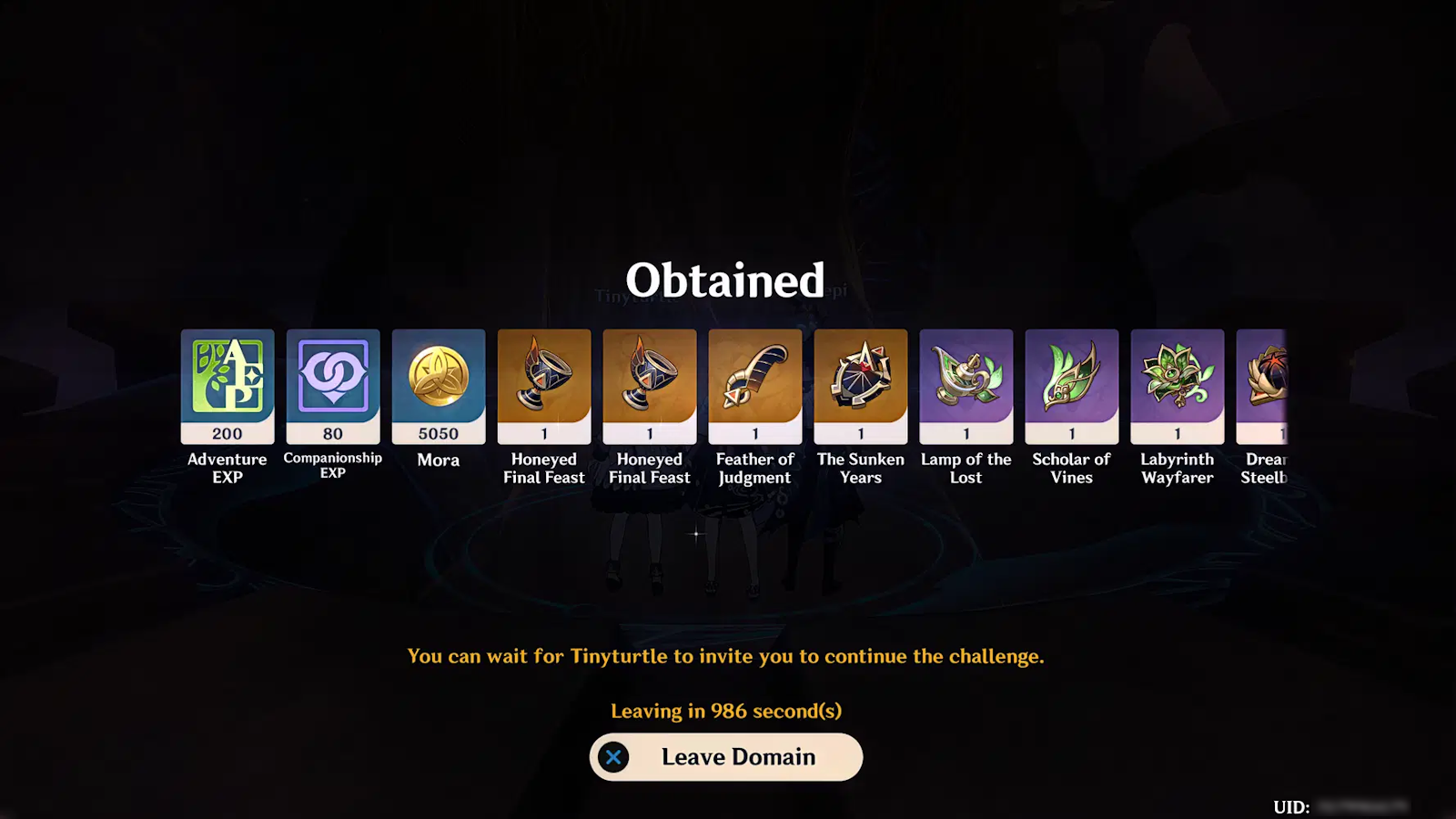Viewport: 1456px width, 819px height.
Task: Select the second Honeyed Final Feast icon
Action: (x=649, y=382)
